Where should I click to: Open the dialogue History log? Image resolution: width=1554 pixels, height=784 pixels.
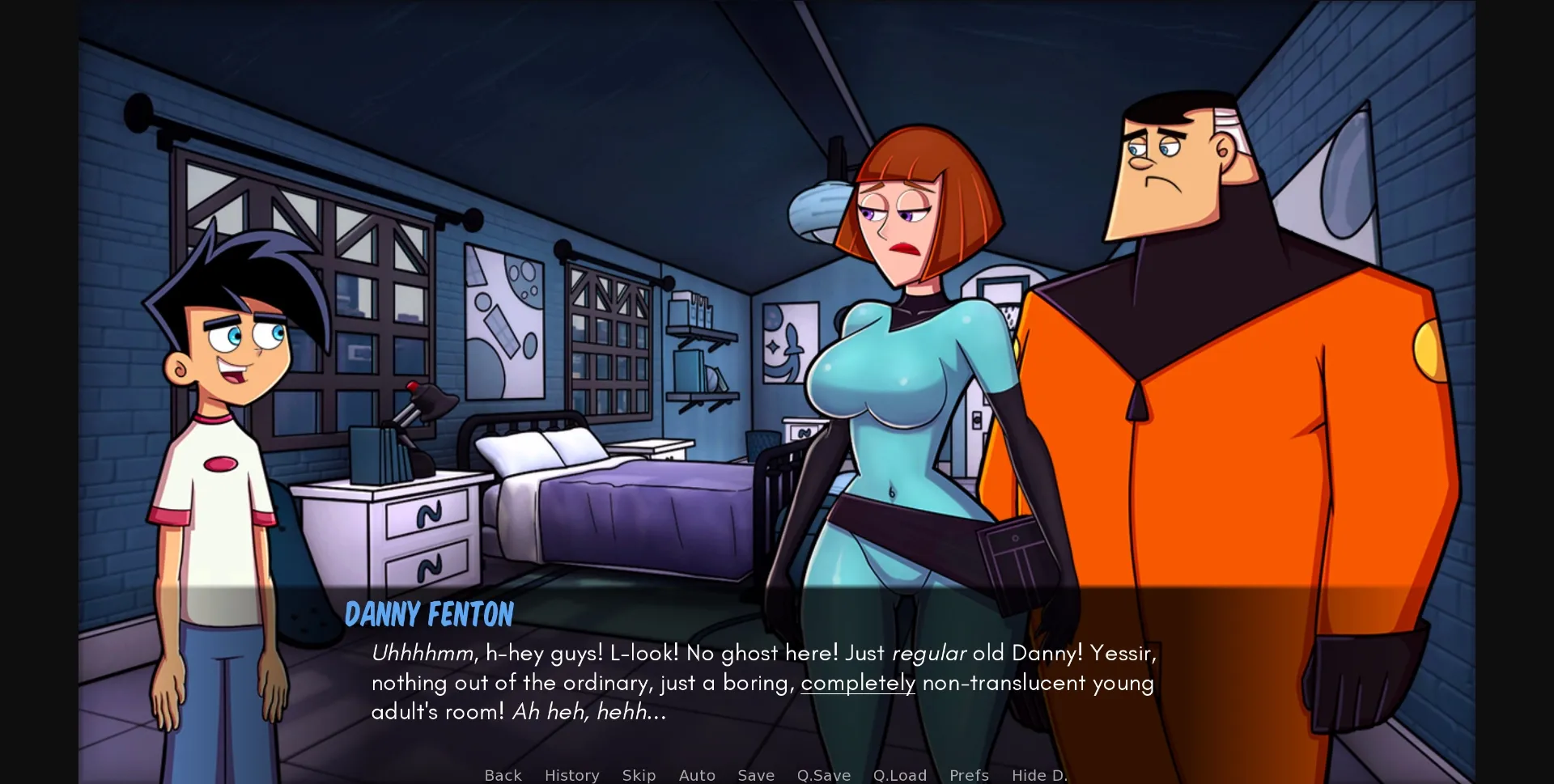point(571,775)
